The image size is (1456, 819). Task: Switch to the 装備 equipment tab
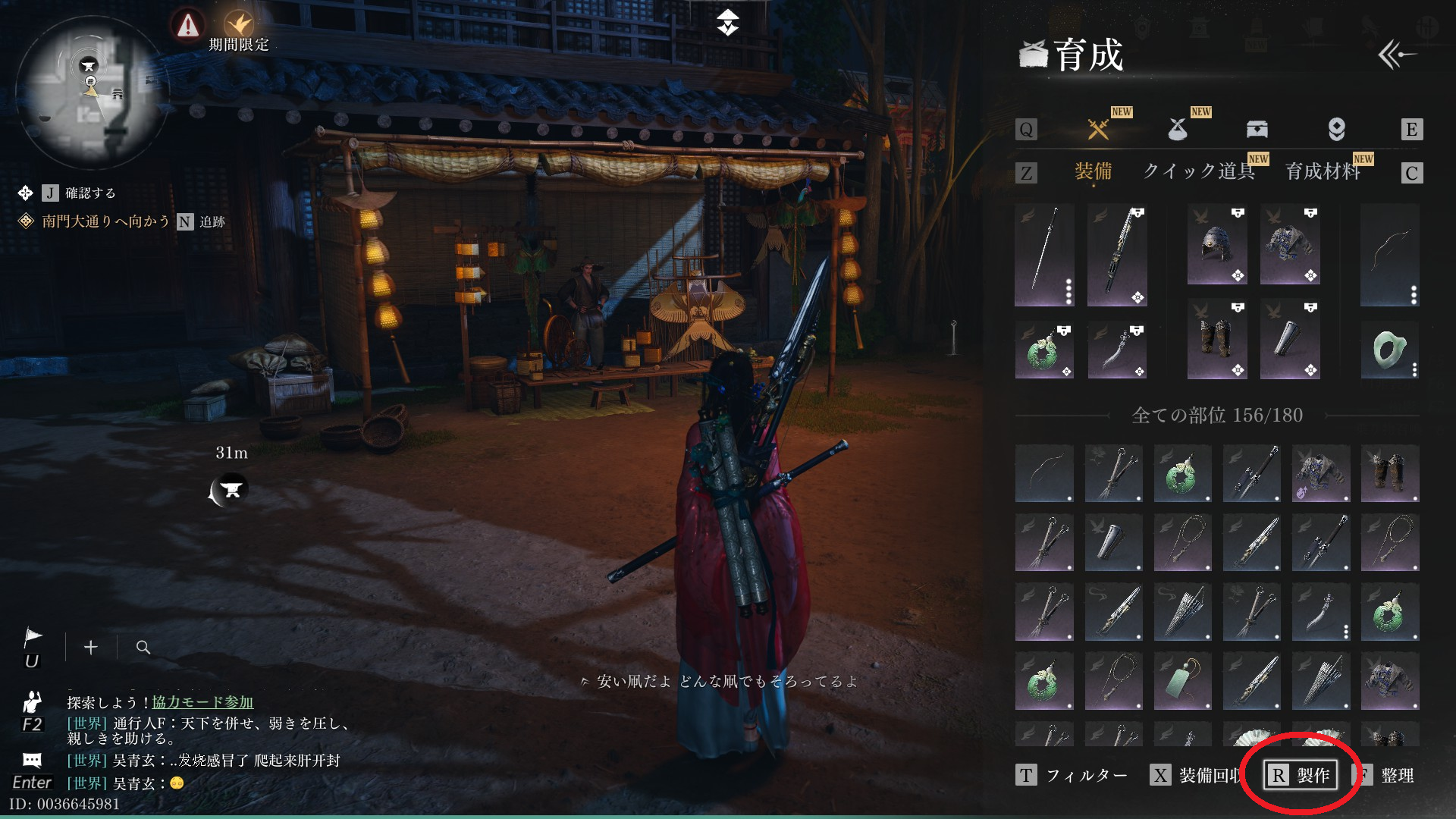pos(1093,171)
